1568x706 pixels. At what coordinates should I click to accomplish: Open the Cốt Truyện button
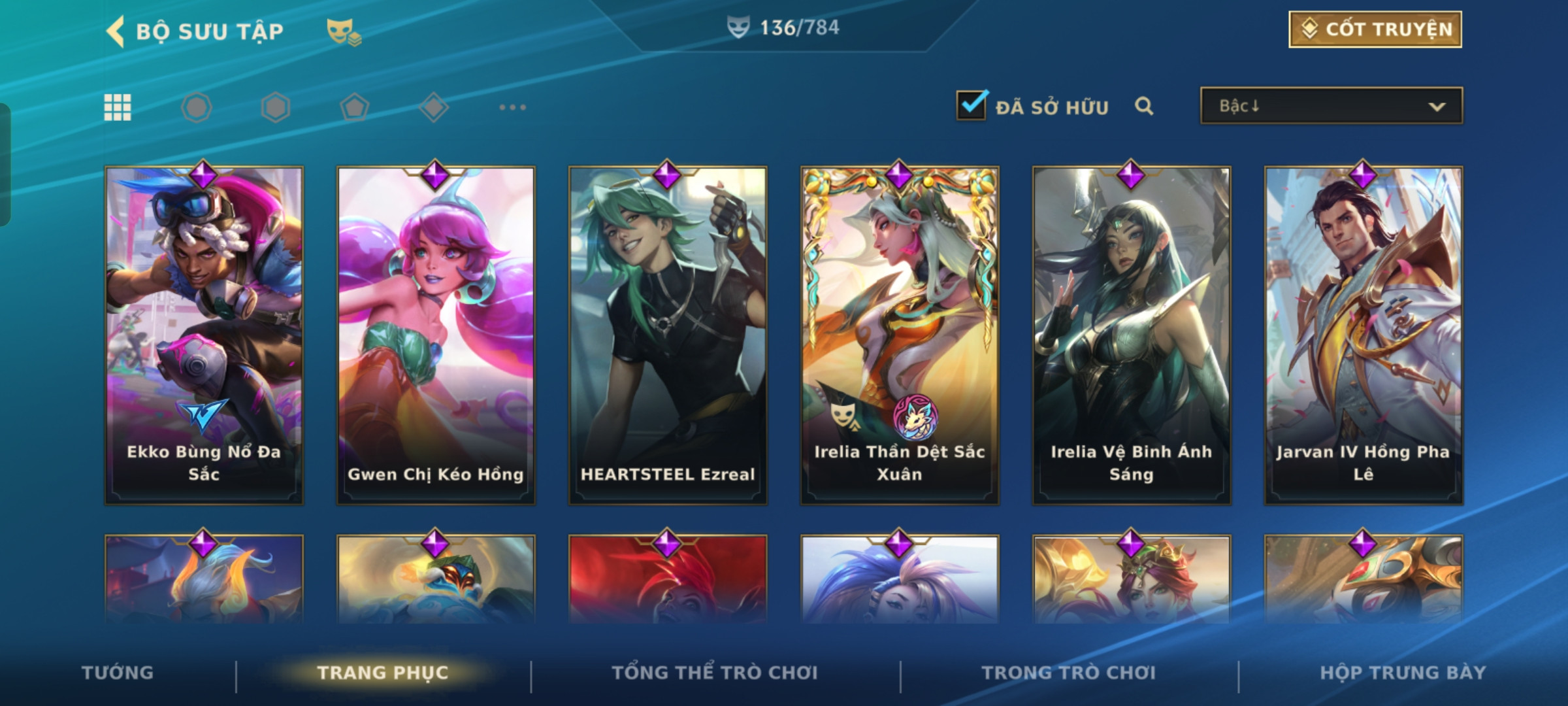(x=1375, y=29)
